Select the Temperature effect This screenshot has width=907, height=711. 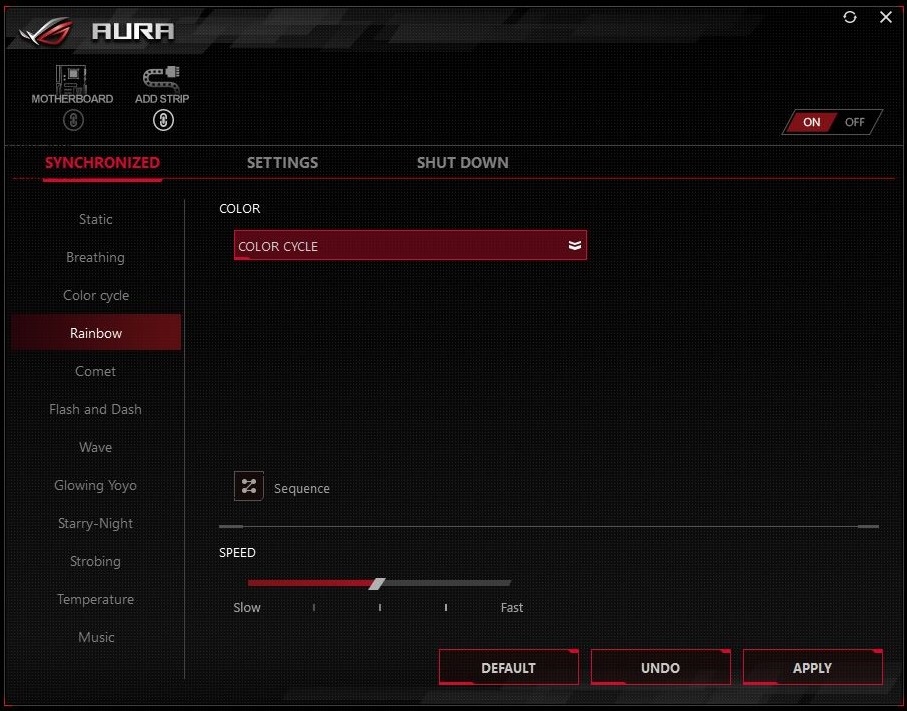(x=96, y=599)
